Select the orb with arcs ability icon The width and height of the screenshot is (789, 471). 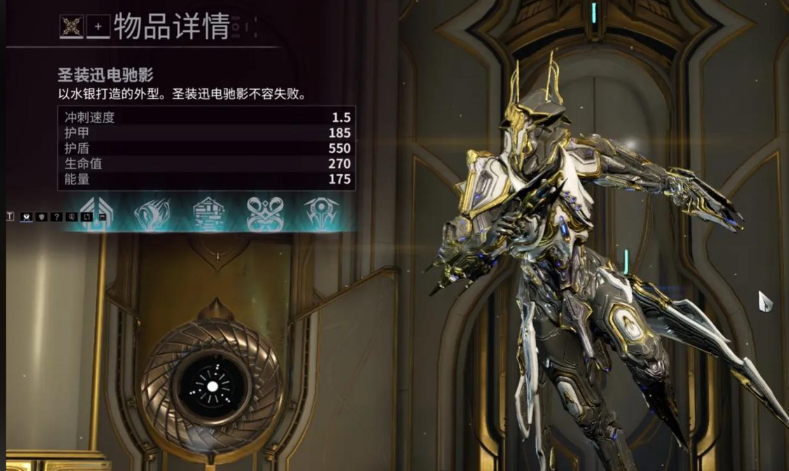[321, 213]
